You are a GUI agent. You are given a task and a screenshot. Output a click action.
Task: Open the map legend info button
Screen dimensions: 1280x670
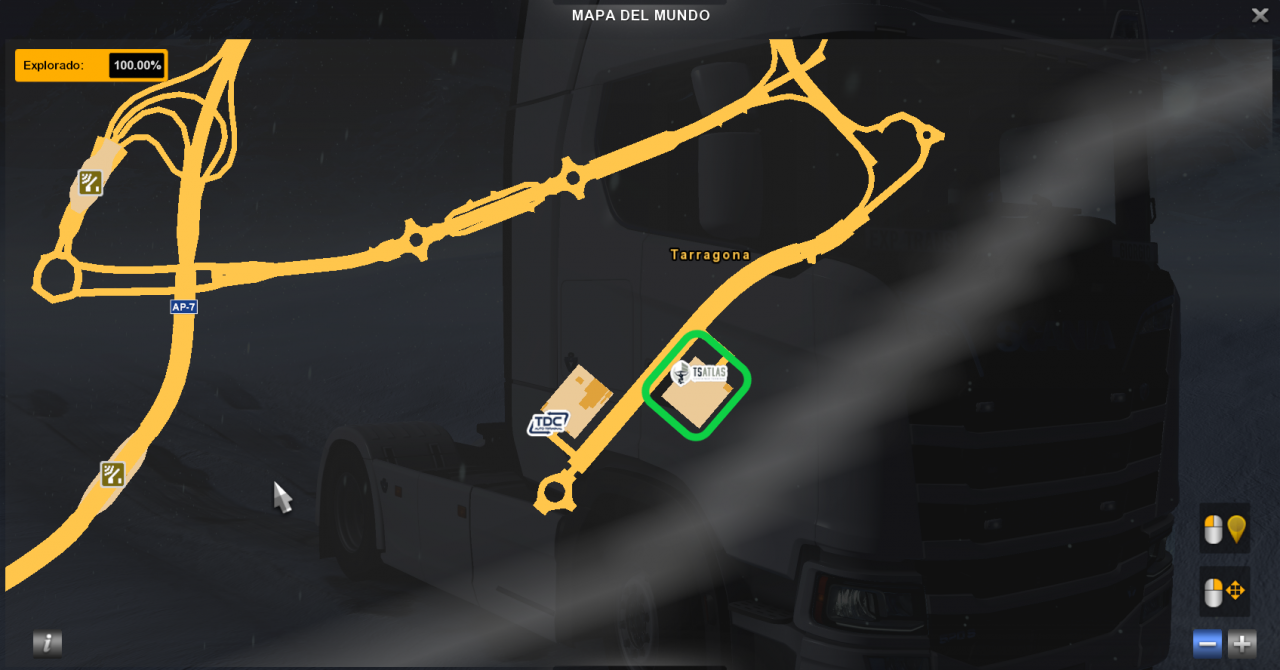click(47, 643)
